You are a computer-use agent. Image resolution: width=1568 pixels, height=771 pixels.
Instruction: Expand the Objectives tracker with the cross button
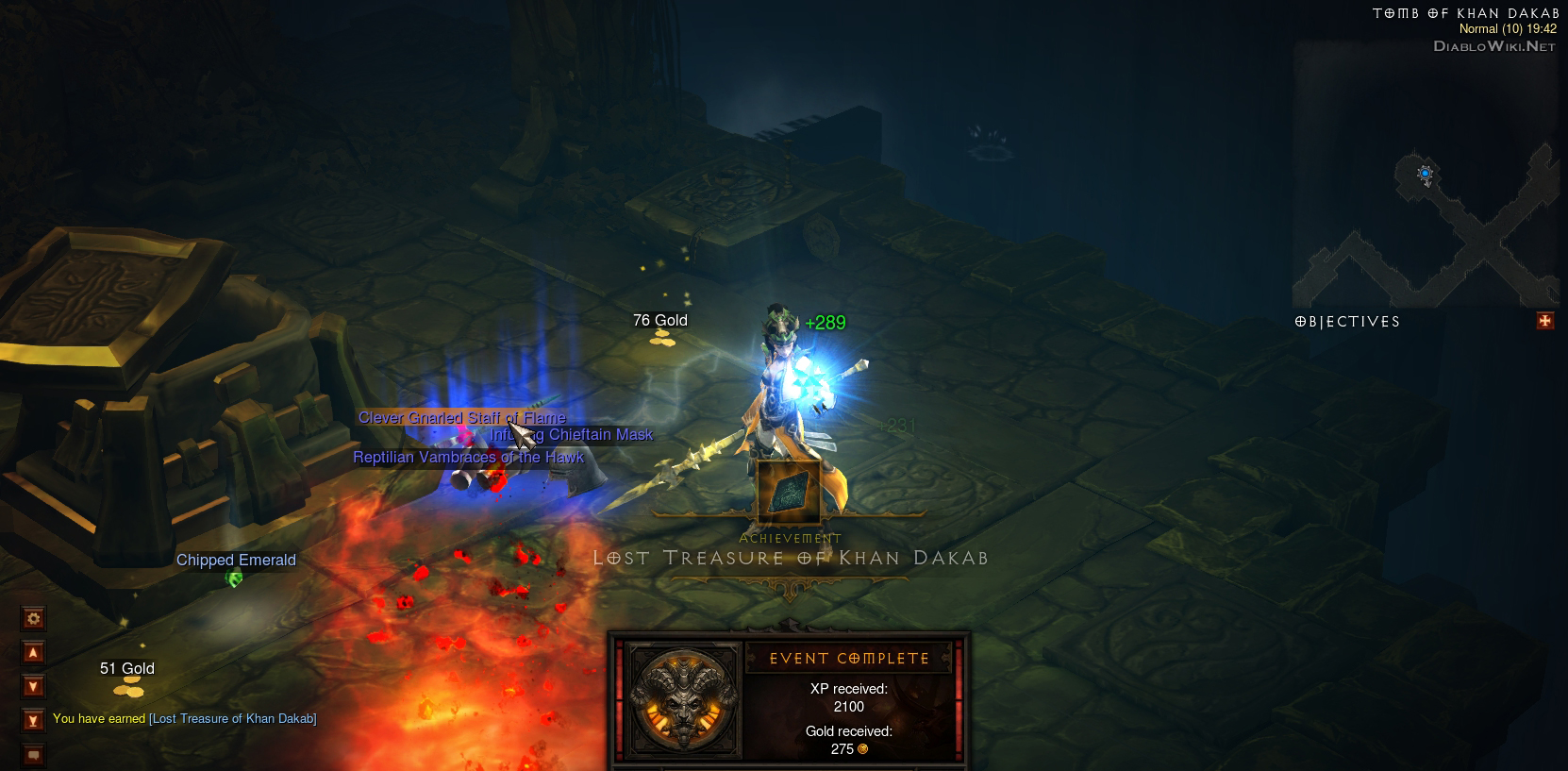pos(1544,321)
